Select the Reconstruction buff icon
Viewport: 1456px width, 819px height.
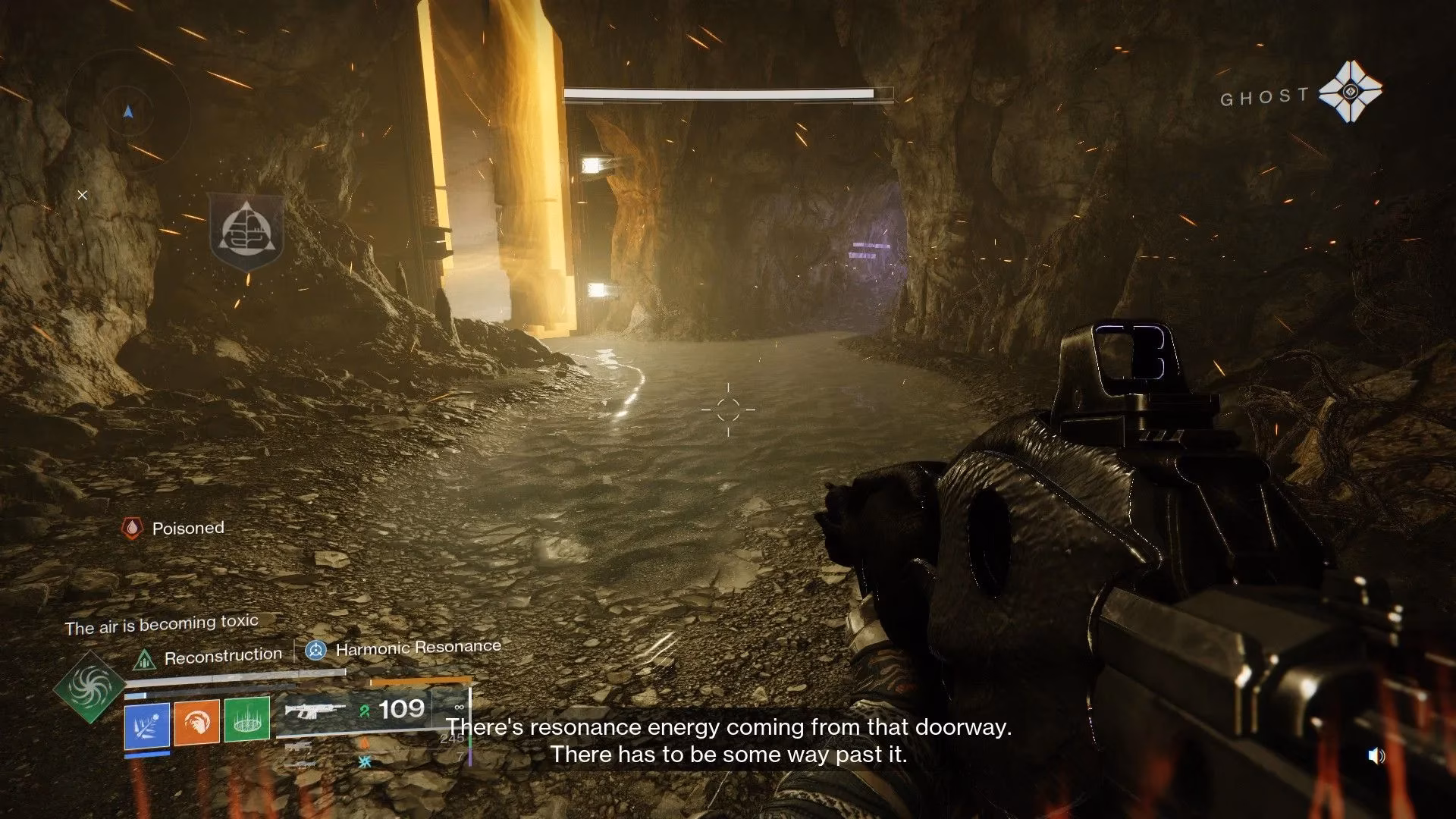144,658
